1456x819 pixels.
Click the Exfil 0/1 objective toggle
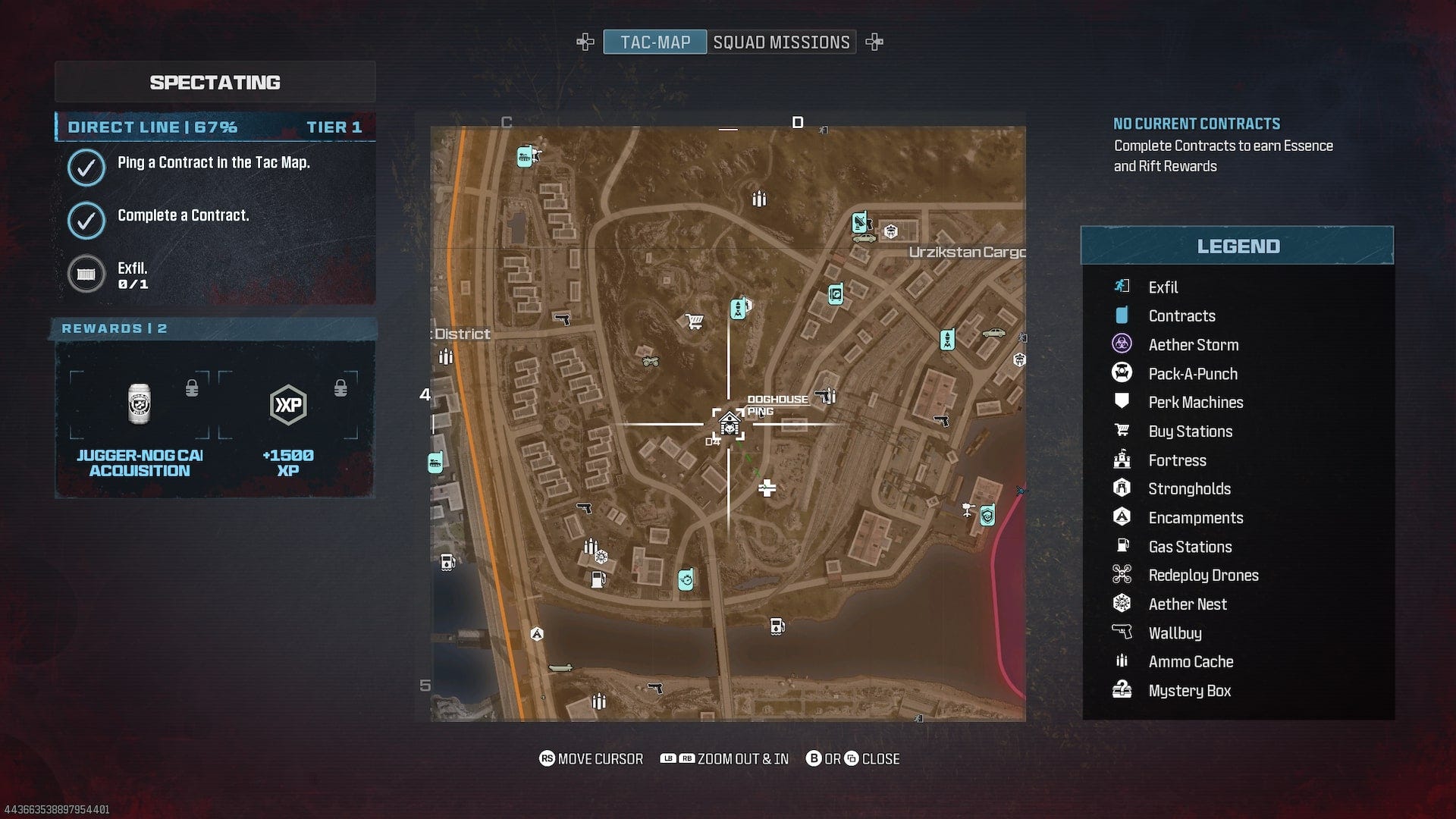(x=86, y=274)
